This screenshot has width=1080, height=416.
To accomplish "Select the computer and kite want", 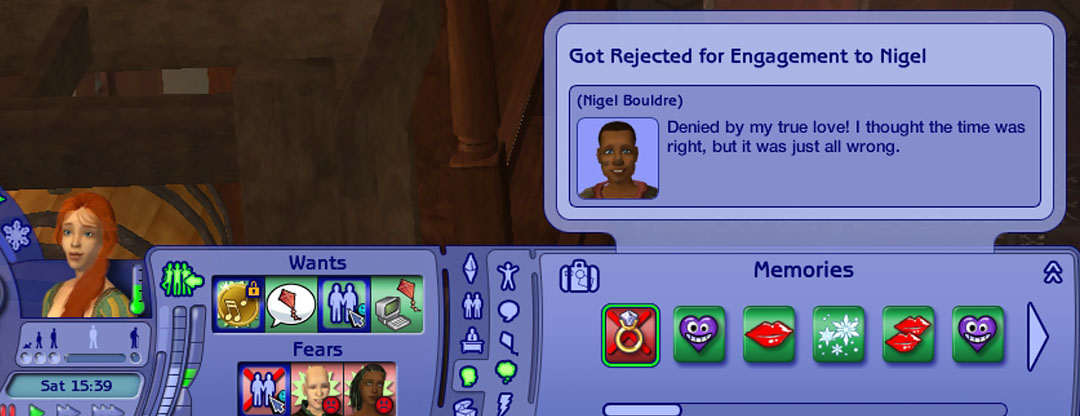I will click(397, 304).
